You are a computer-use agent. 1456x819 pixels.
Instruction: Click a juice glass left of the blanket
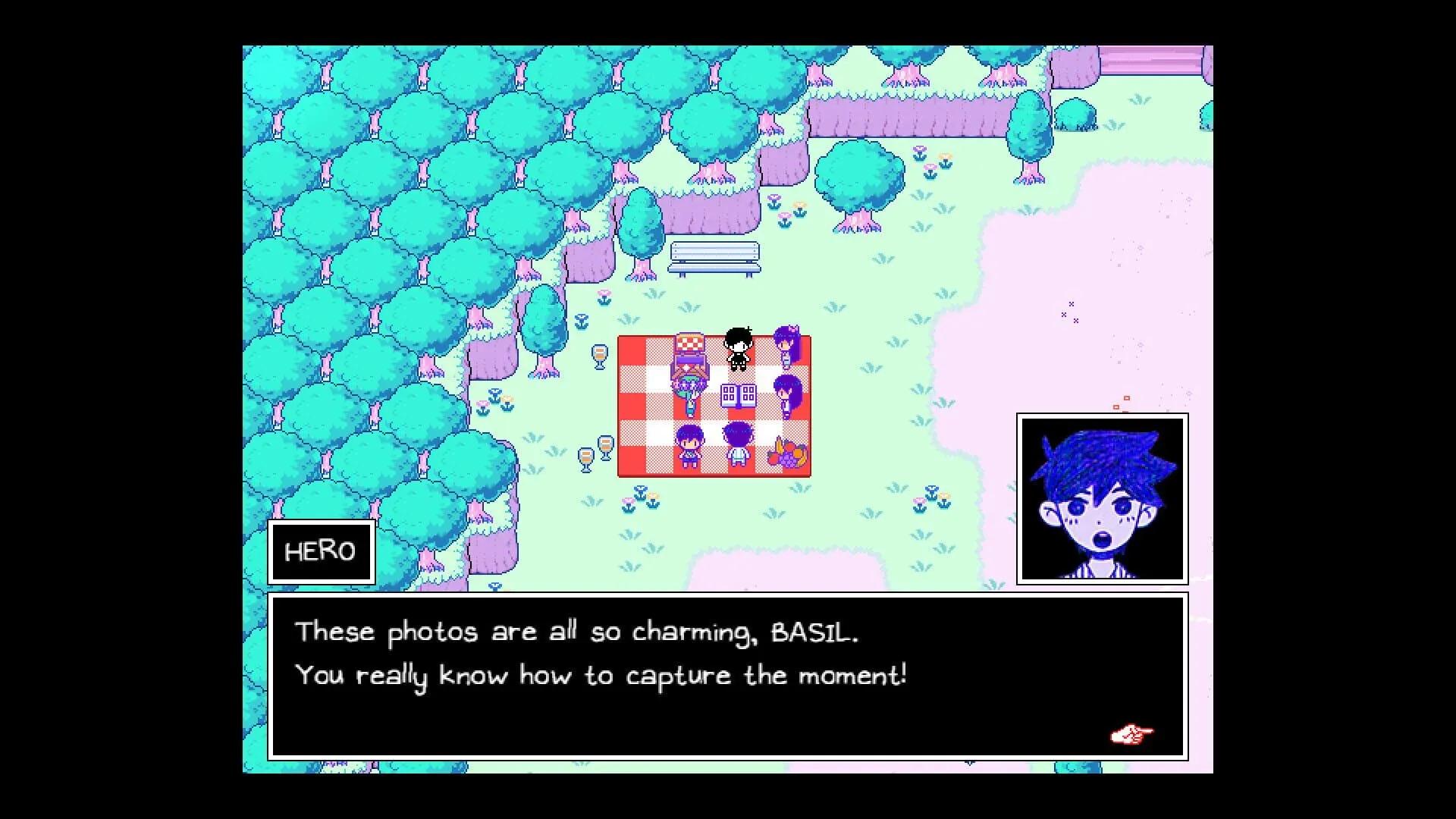tap(600, 356)
